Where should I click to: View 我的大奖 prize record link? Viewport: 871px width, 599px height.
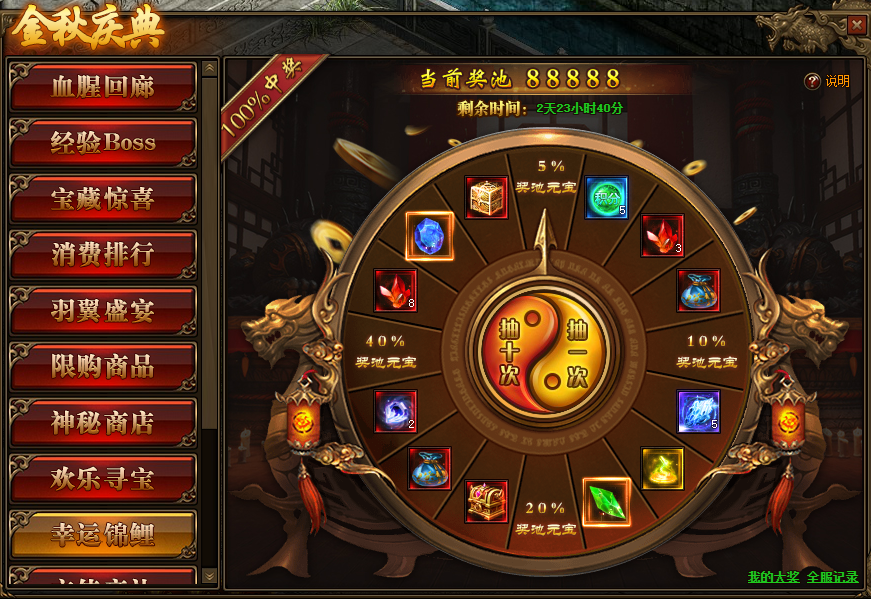pyautogui.click(x=773, y=577)
